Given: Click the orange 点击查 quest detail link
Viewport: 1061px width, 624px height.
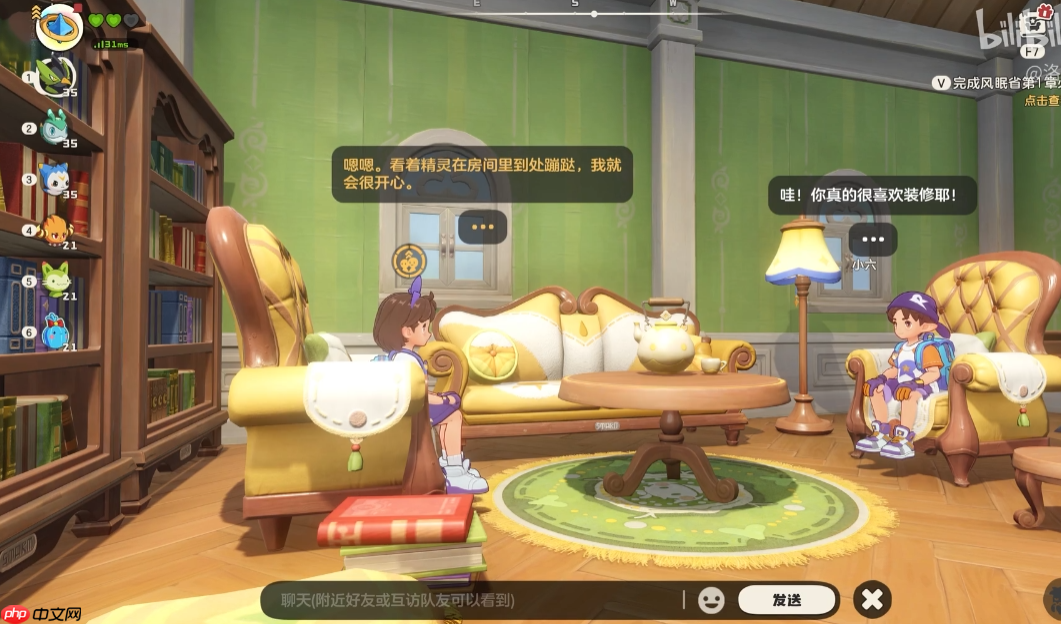Looking at the screenshot, I should (x=1042, y=100).
